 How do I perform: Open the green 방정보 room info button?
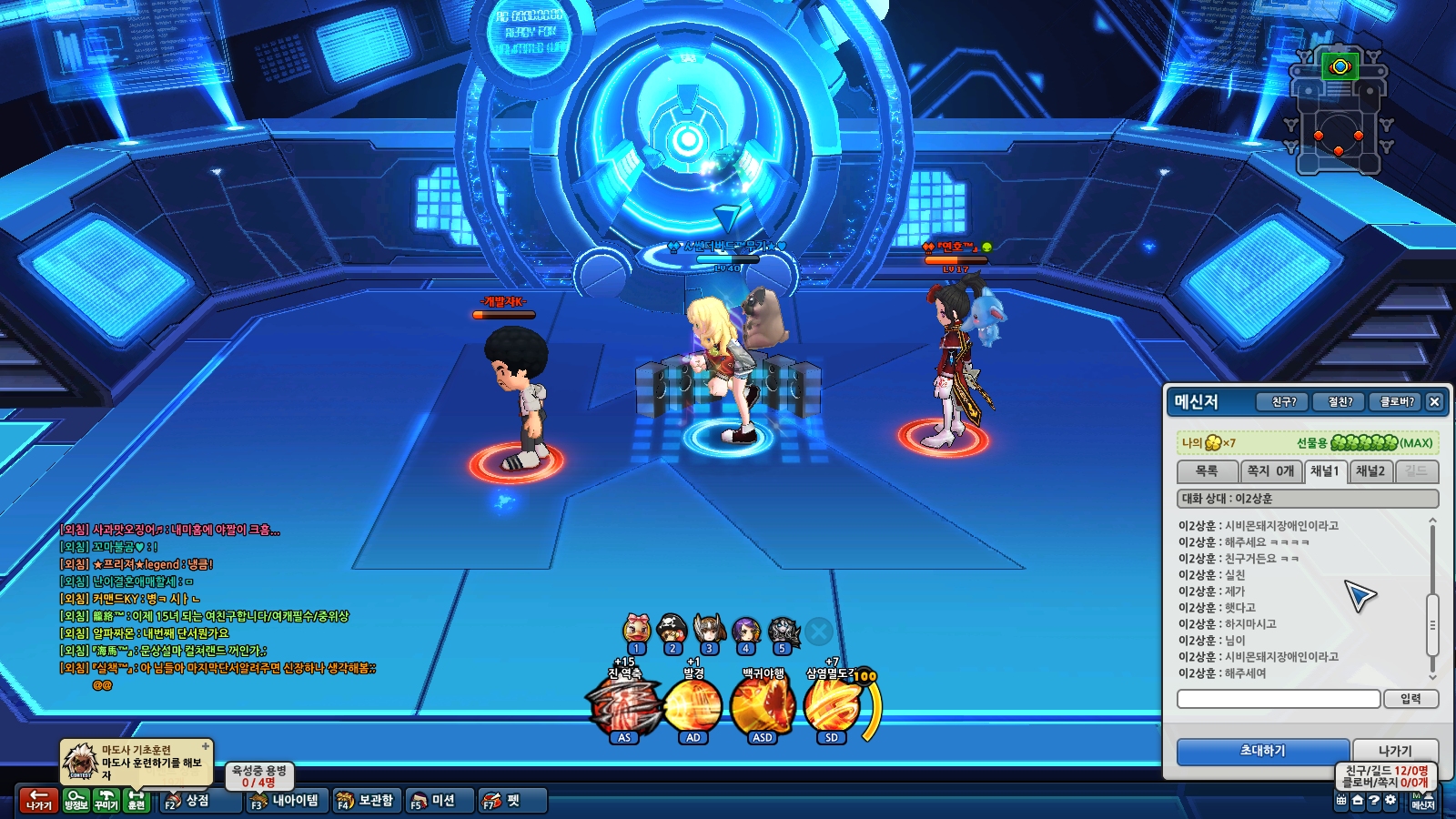76,800
